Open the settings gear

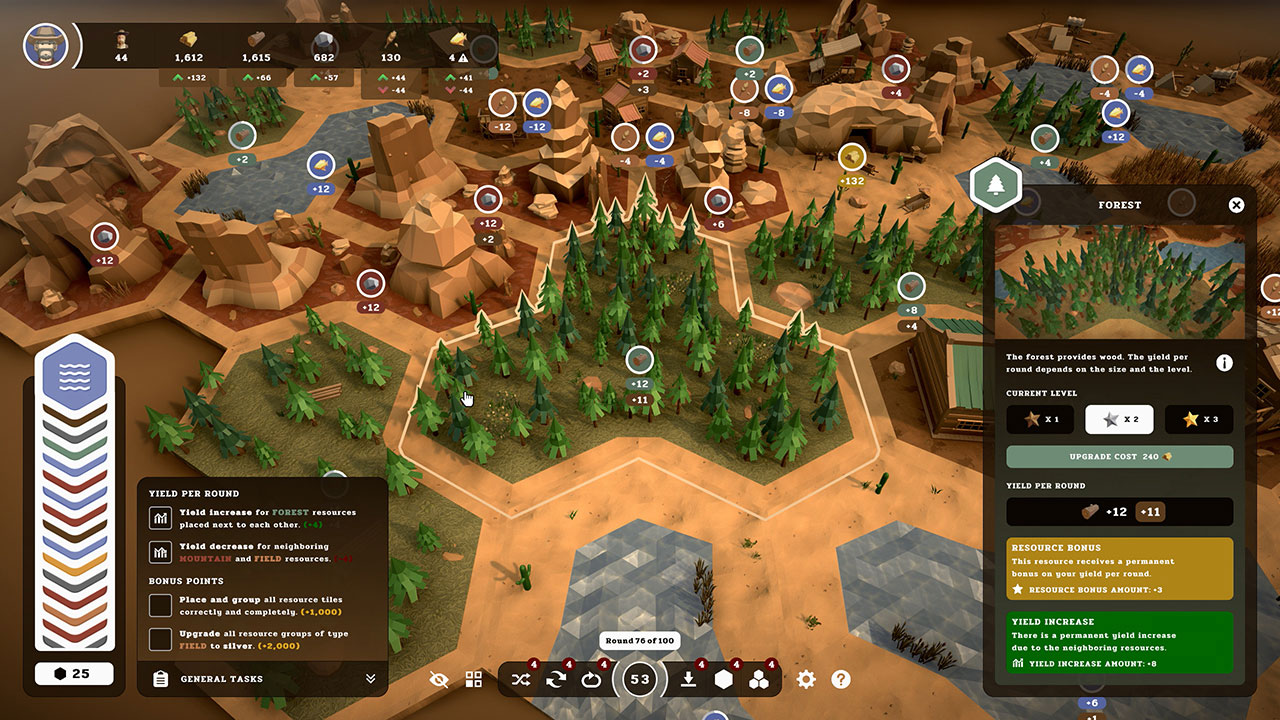click(805, 679)
